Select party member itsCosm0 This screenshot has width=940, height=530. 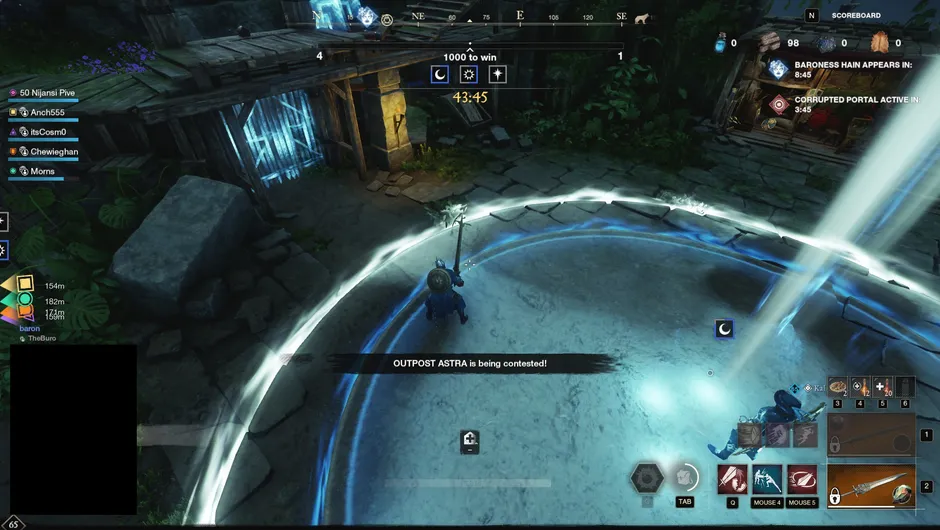47,132
